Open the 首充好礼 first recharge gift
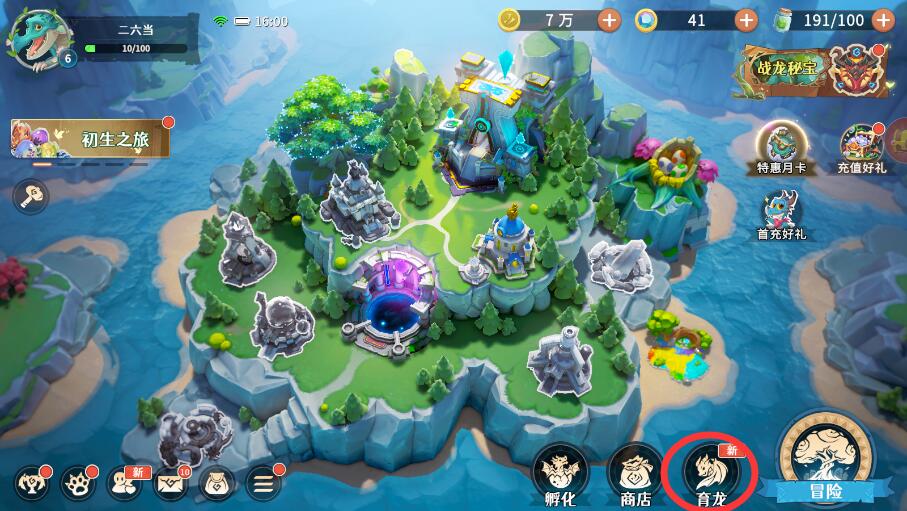This screenshot has height=511, width=907. point(781,210)
